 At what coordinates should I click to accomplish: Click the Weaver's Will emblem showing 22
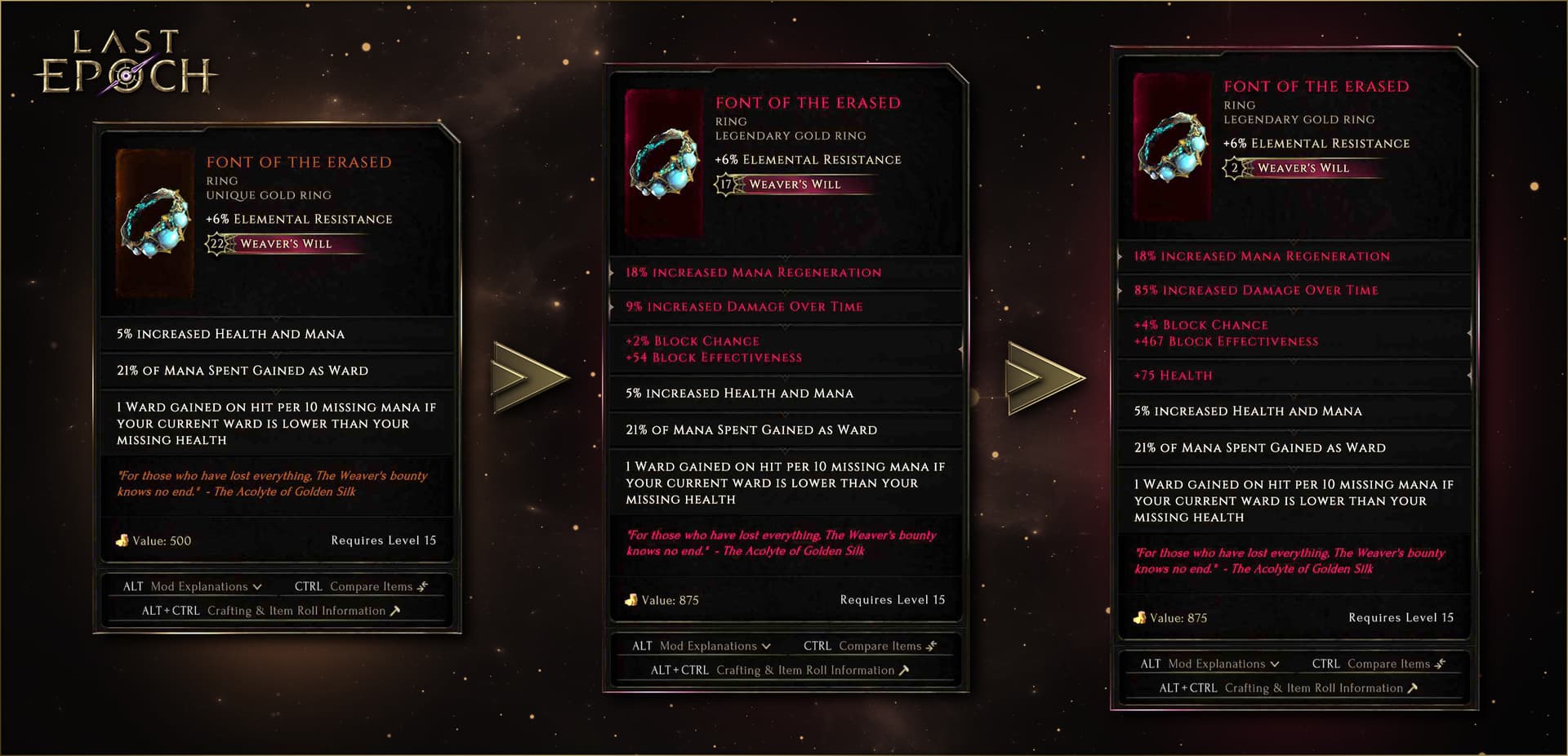215,244
